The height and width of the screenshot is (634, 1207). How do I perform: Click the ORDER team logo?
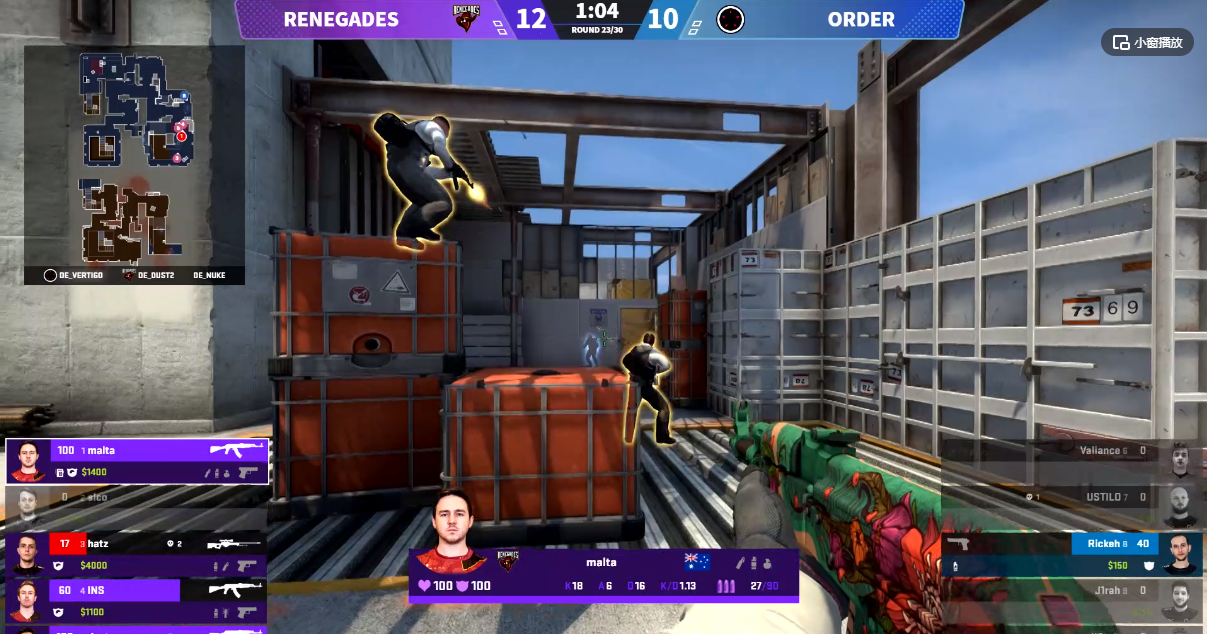coord(731,19)
